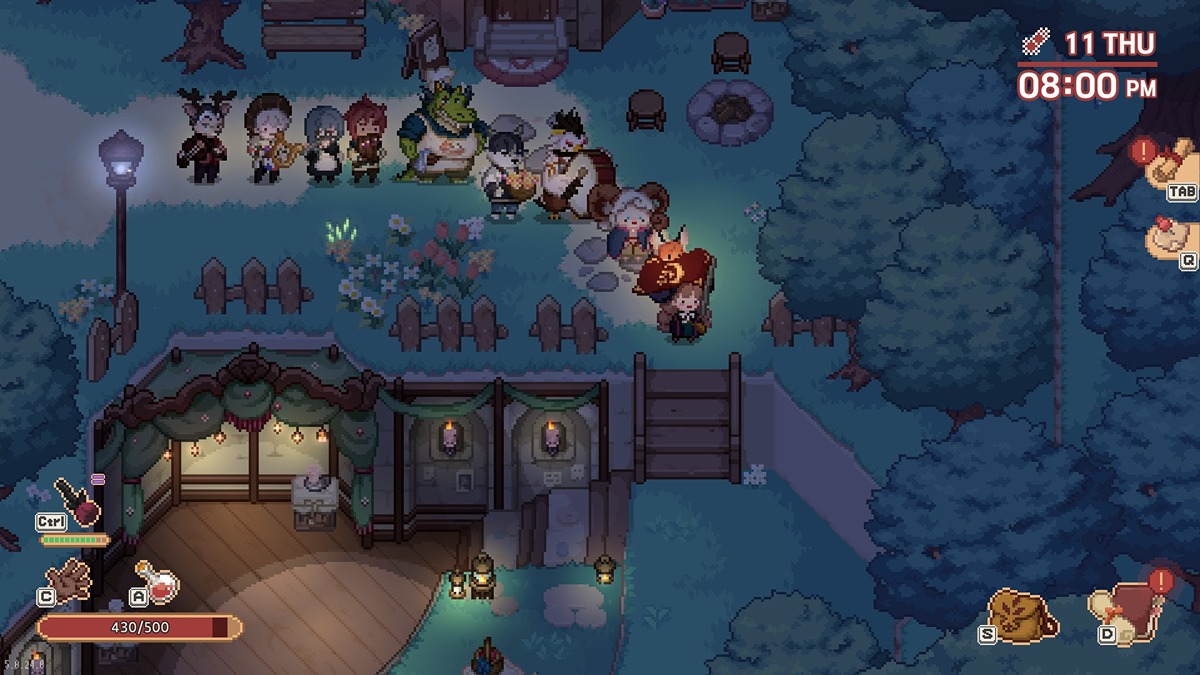Use the red health potion
1200x675 pixels.
[x=158, y=583]
